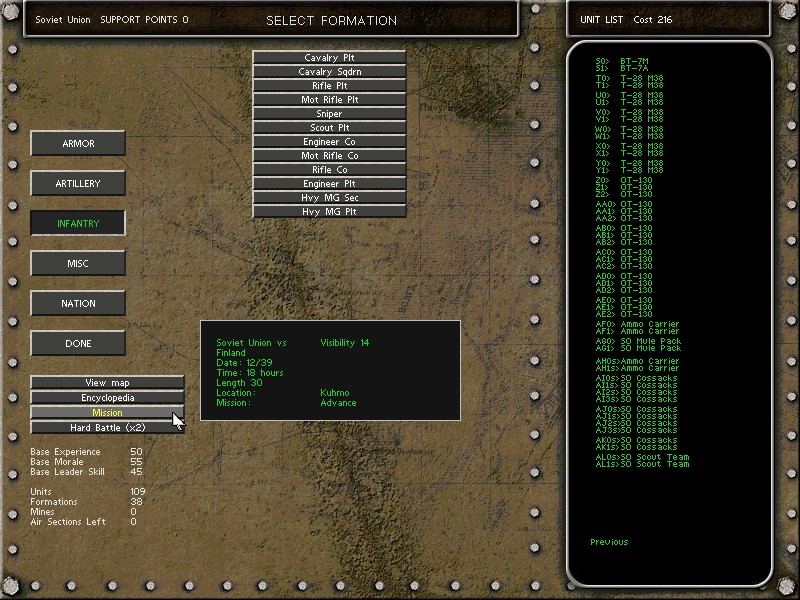
Task: Open the Armor category
Action: pyautogui.click(x=78, y=144)
